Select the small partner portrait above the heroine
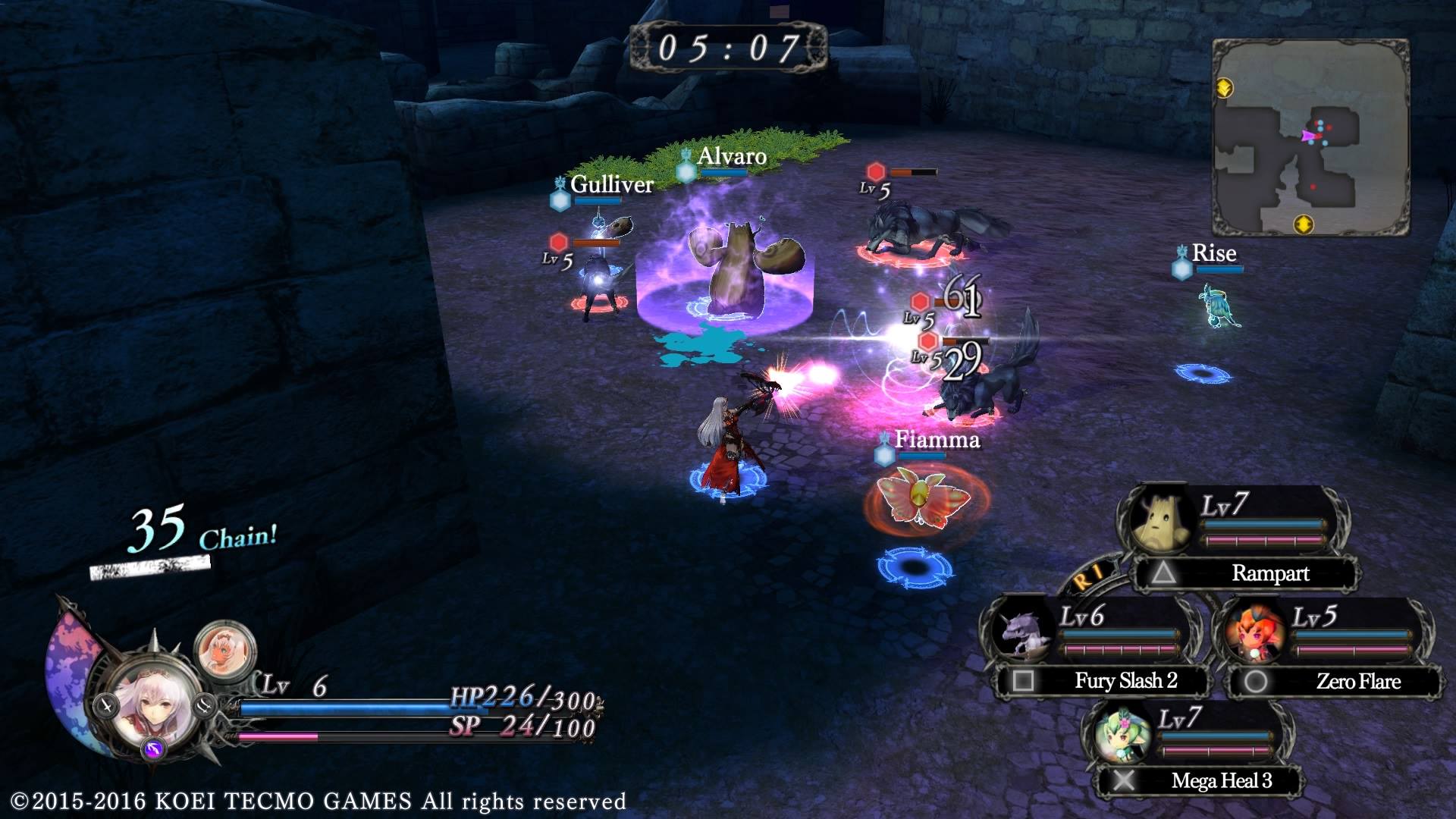 224,650
